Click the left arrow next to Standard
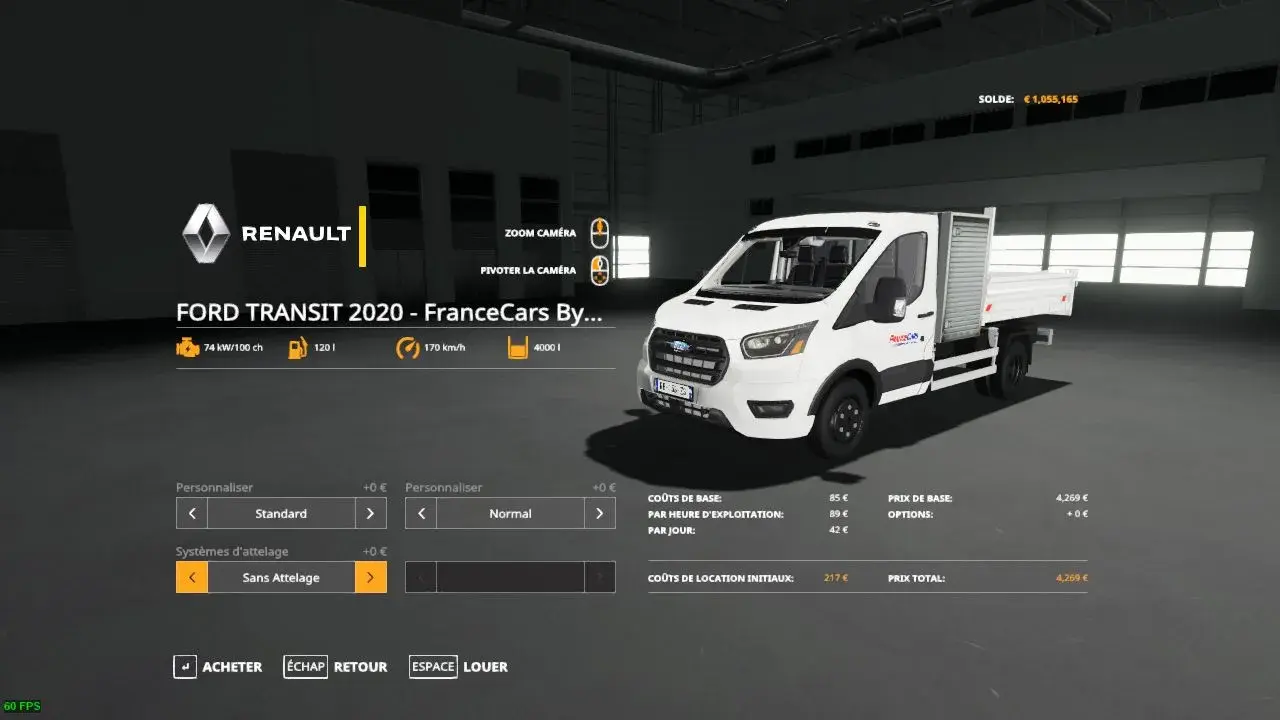 pyautogui.click(x=192, y=514)
